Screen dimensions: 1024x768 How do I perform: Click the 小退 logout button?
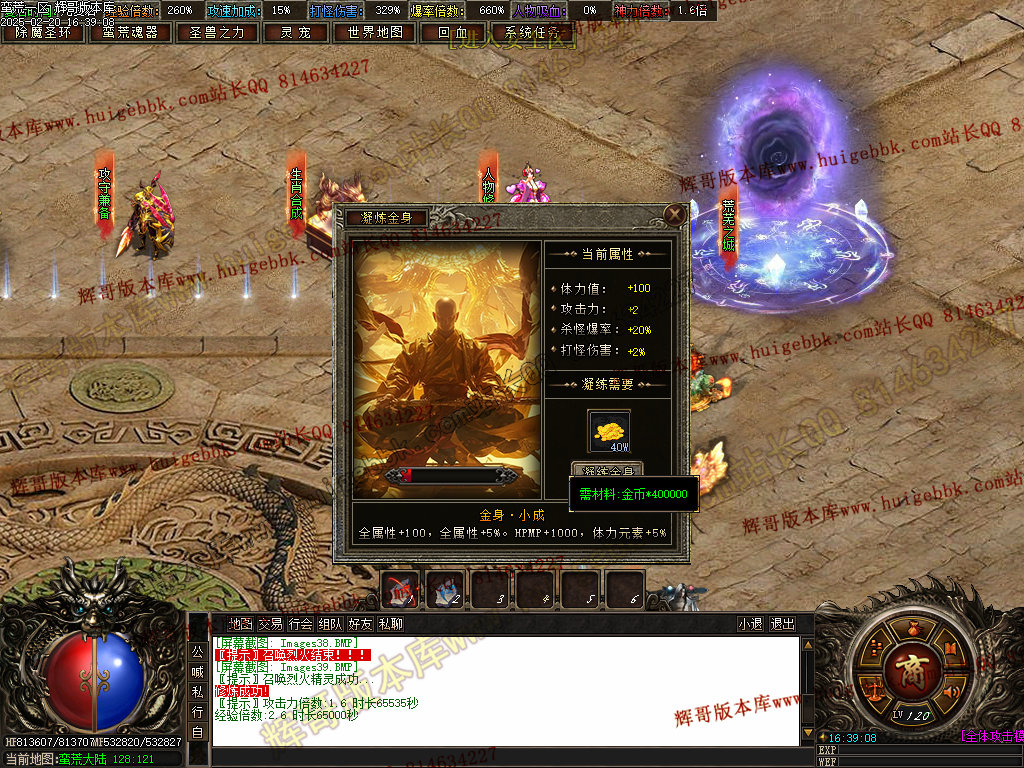coord(750,624)
